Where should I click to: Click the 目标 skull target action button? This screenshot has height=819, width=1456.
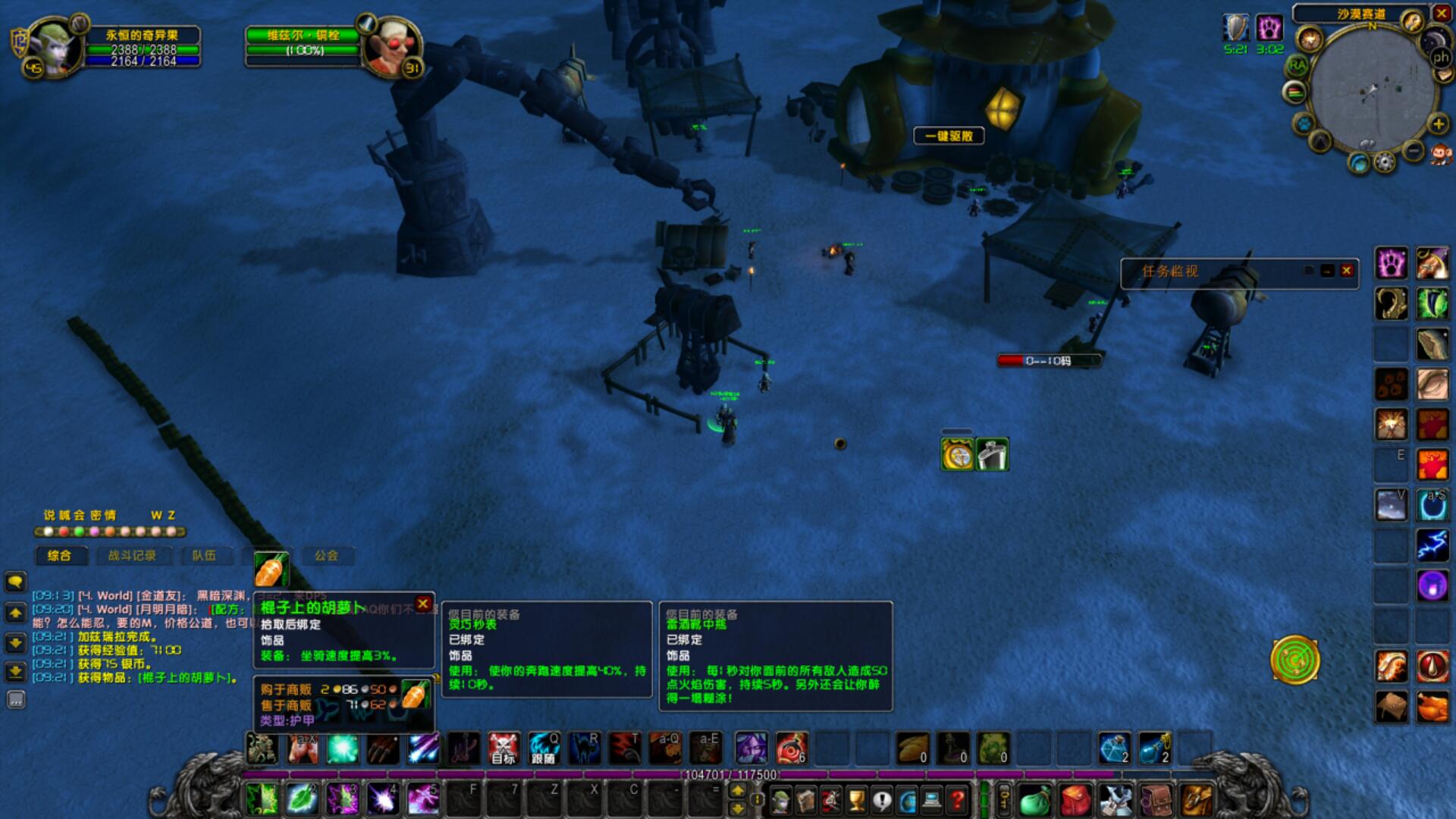point(504,748)
